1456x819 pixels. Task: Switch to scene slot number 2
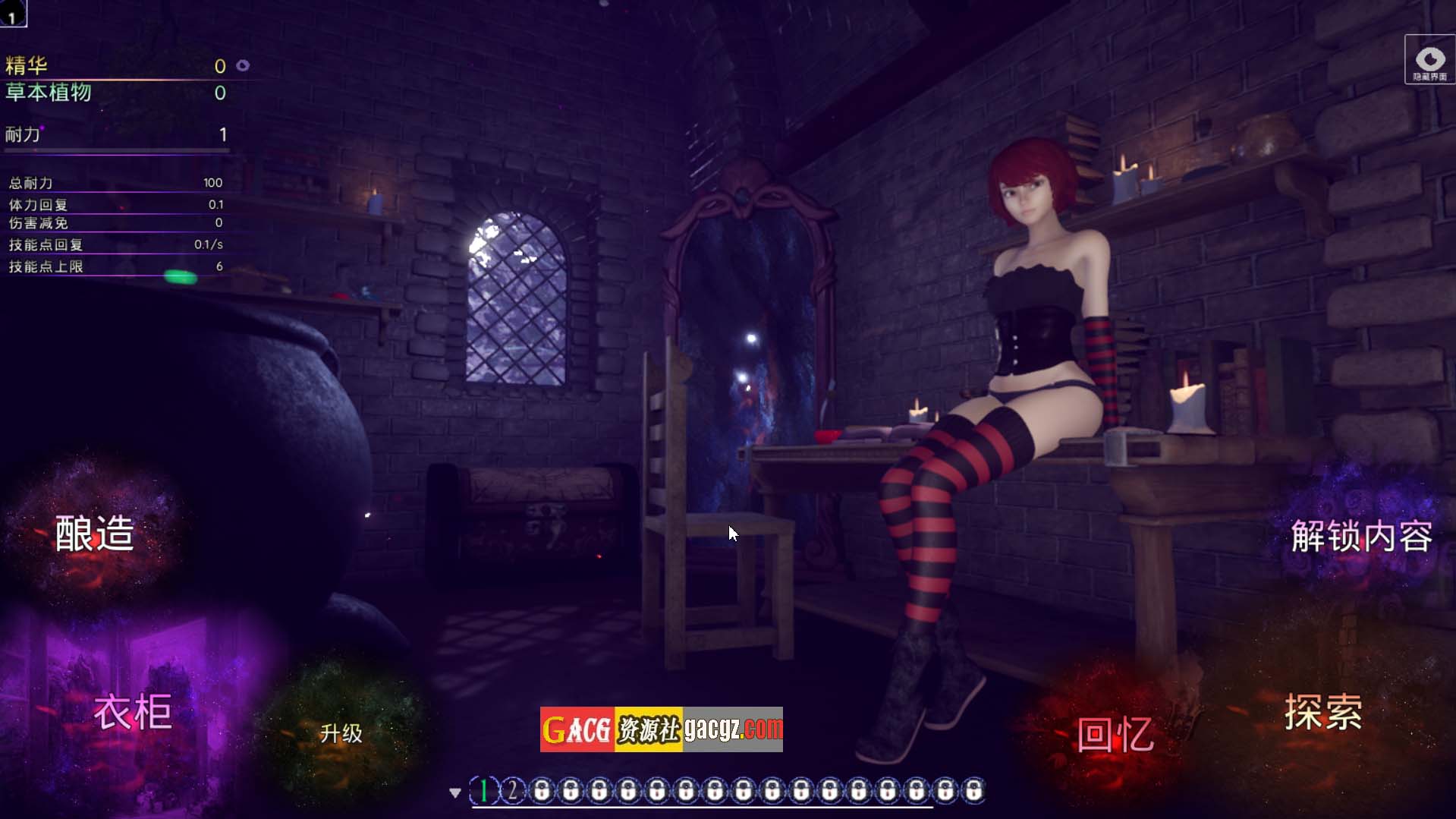pyautogui.click(x=513, y=791)
